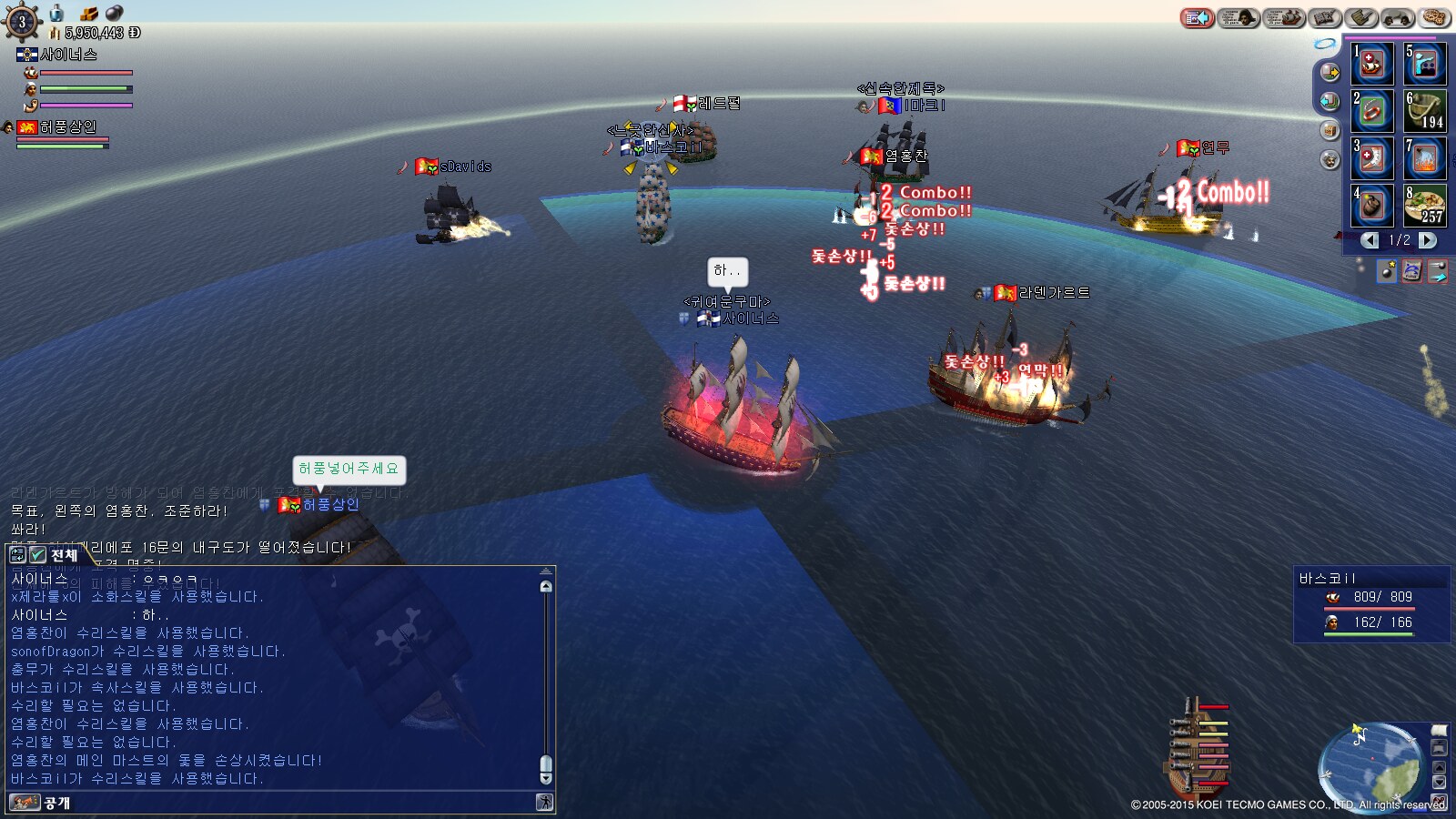Select the cannonball with star icon

point(1386,271)
